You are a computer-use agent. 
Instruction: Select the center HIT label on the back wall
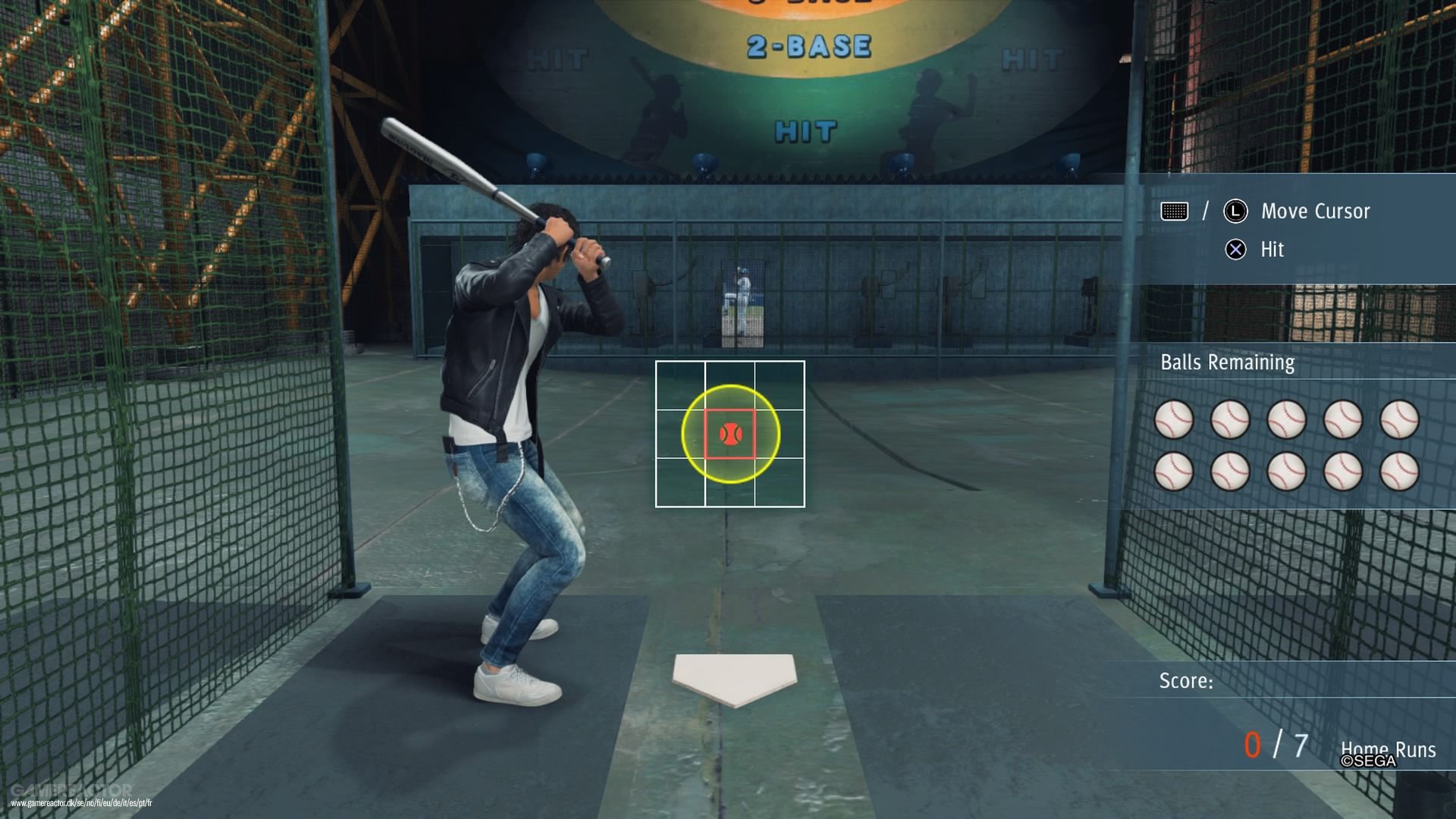tap(806, 131)
